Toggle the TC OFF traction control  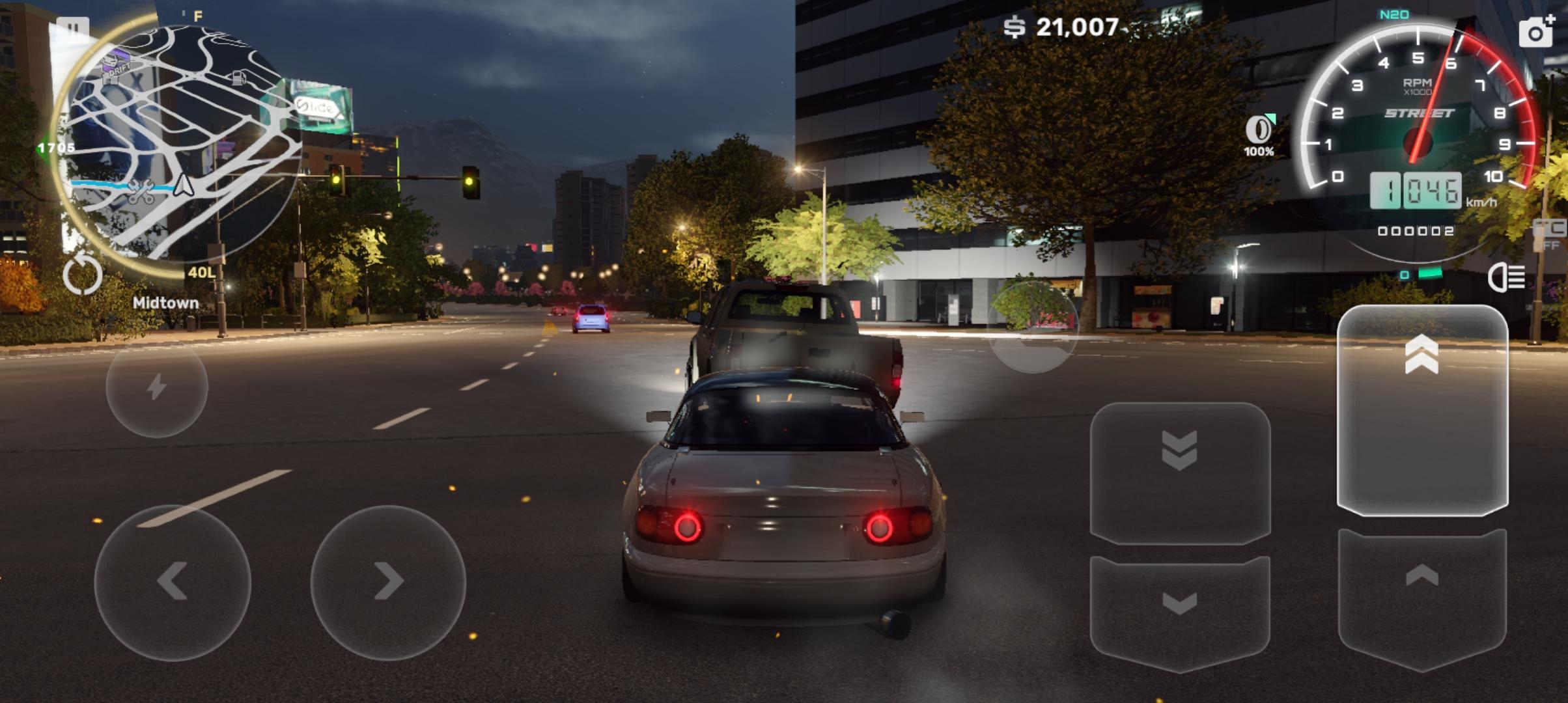[1551, 236]
